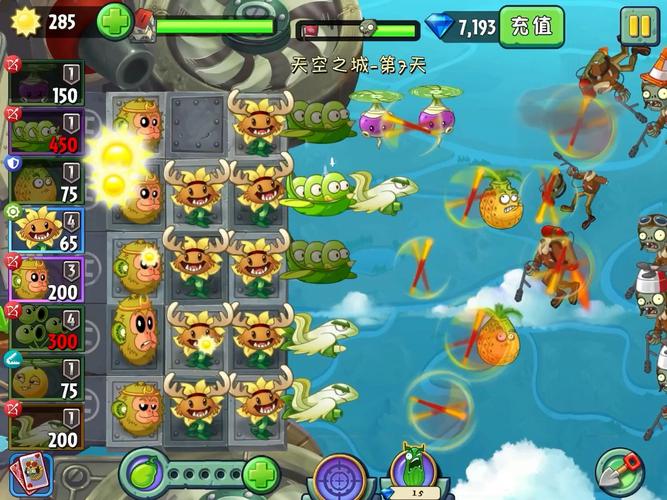Select the sunflower seed packet costing 65
The width and height of the screenshot is (667, 500).
[47, 228]
